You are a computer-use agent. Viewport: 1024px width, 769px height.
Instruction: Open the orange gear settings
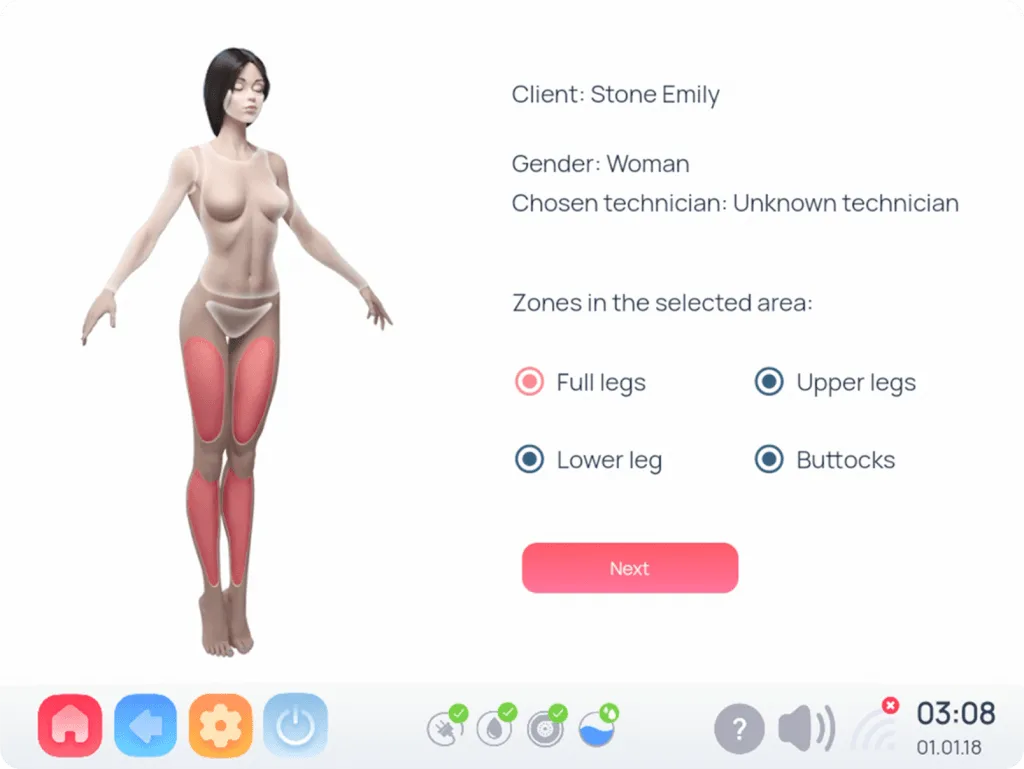(x=221, y=725)
